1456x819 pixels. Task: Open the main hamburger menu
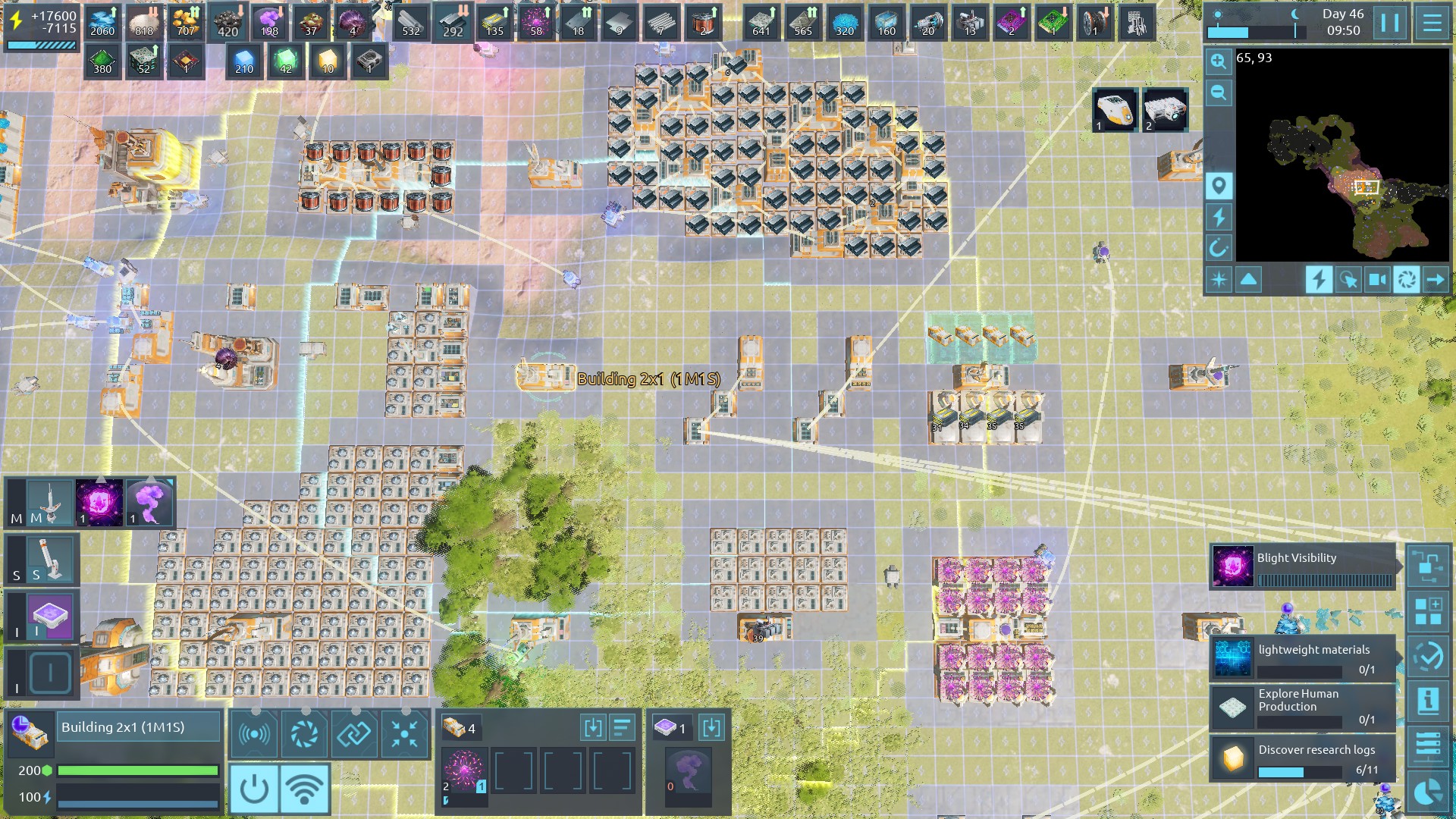point(1432,23)
